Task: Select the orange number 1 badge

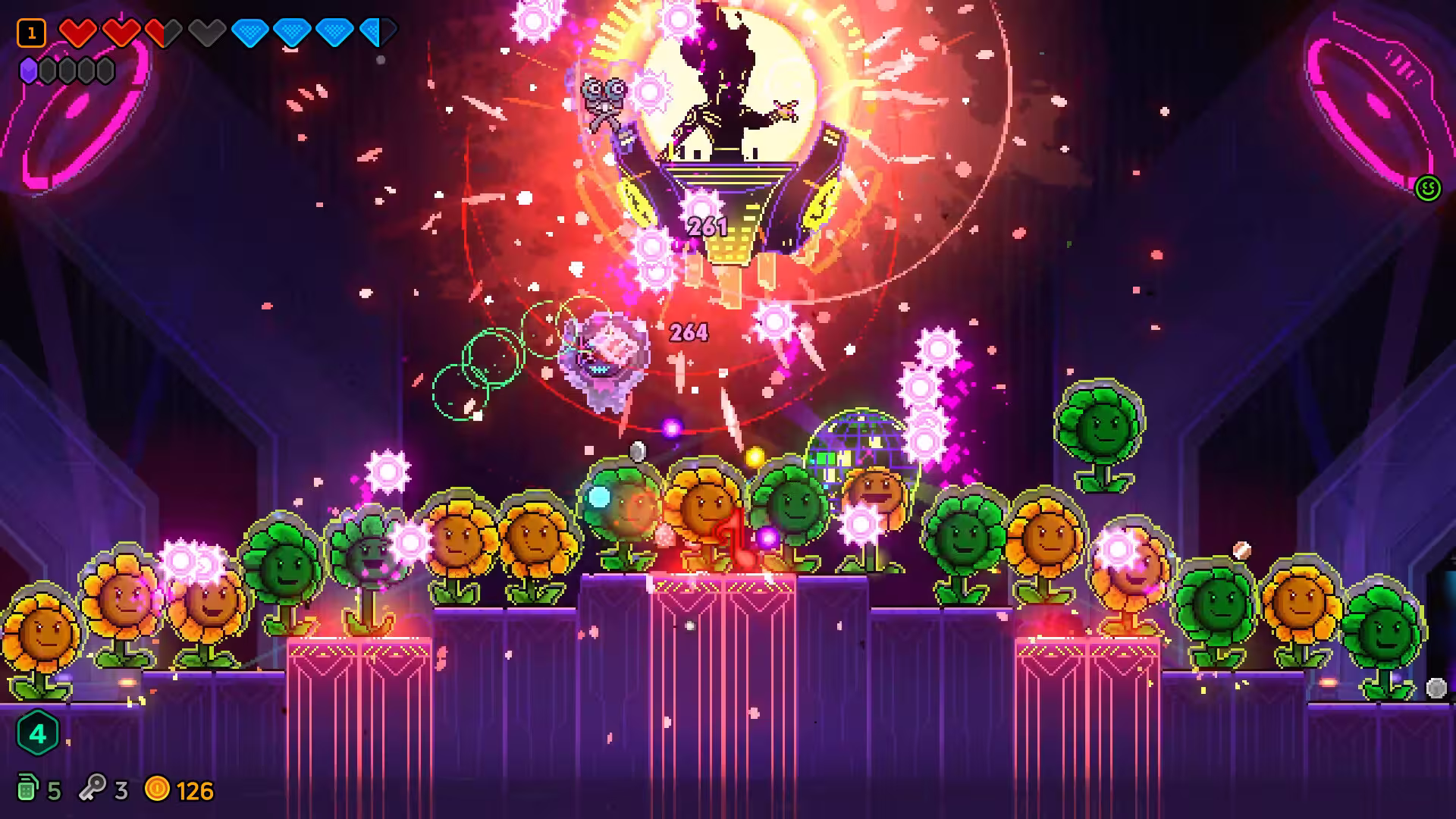Action: (x=31, y=33)
